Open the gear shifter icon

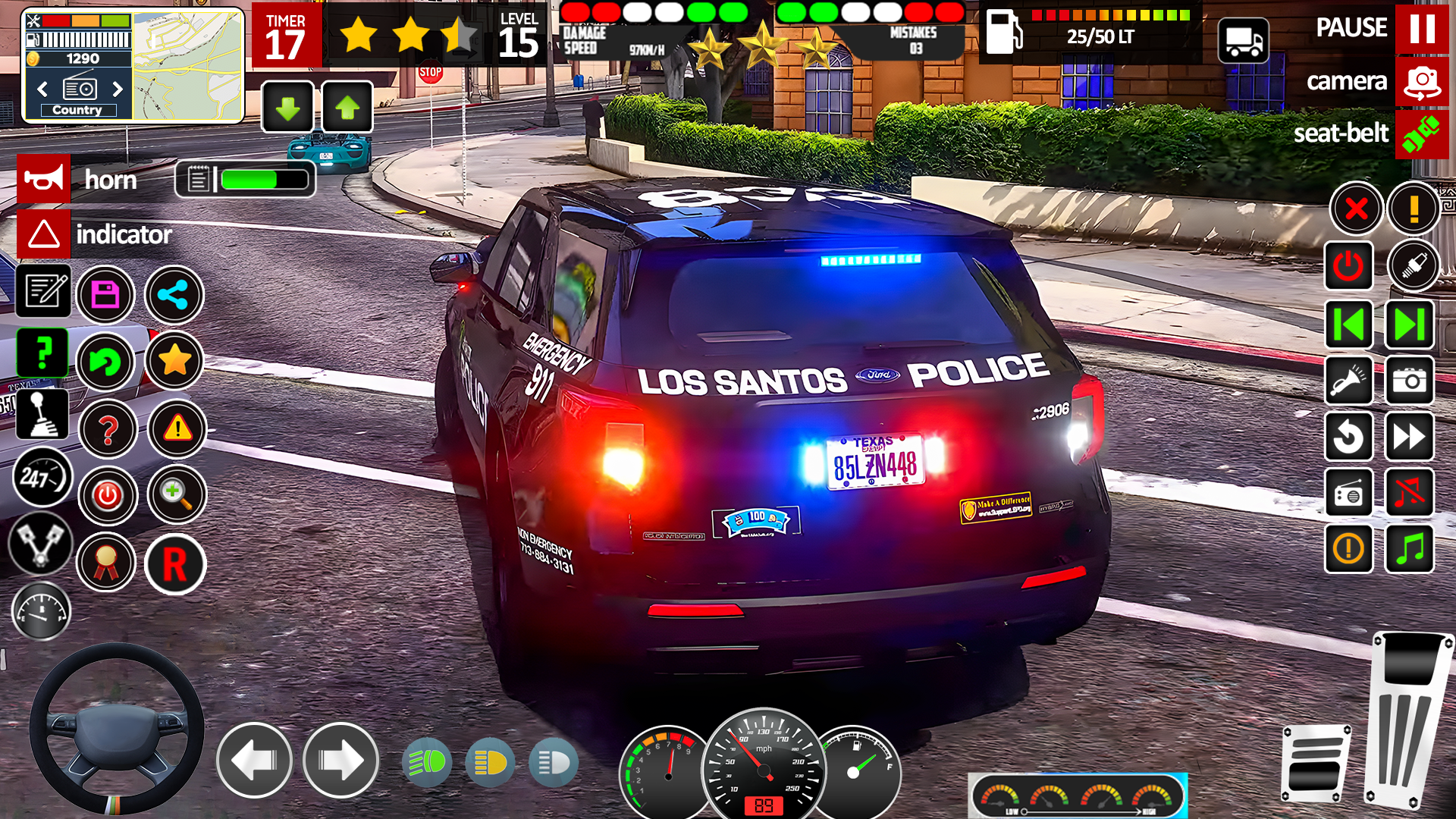point(43,415)
